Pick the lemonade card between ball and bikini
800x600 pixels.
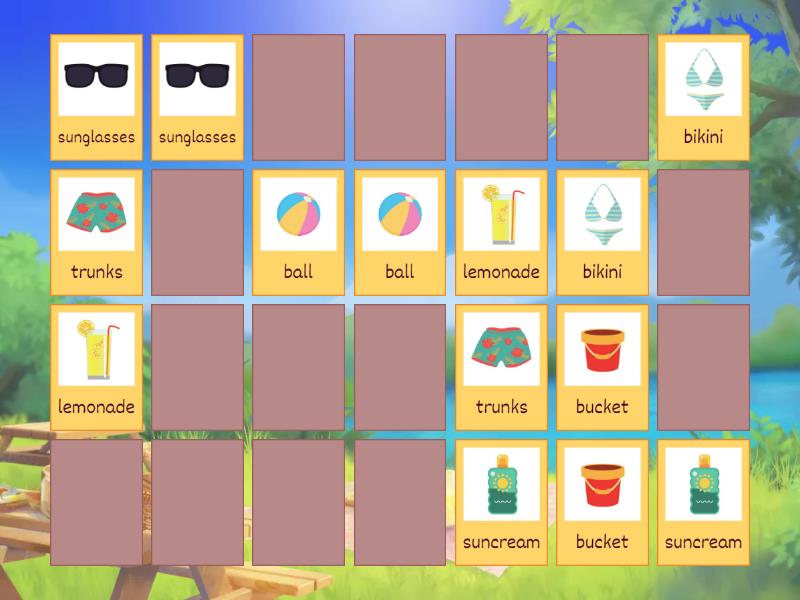pyautogui.click(x=501, y=232)
